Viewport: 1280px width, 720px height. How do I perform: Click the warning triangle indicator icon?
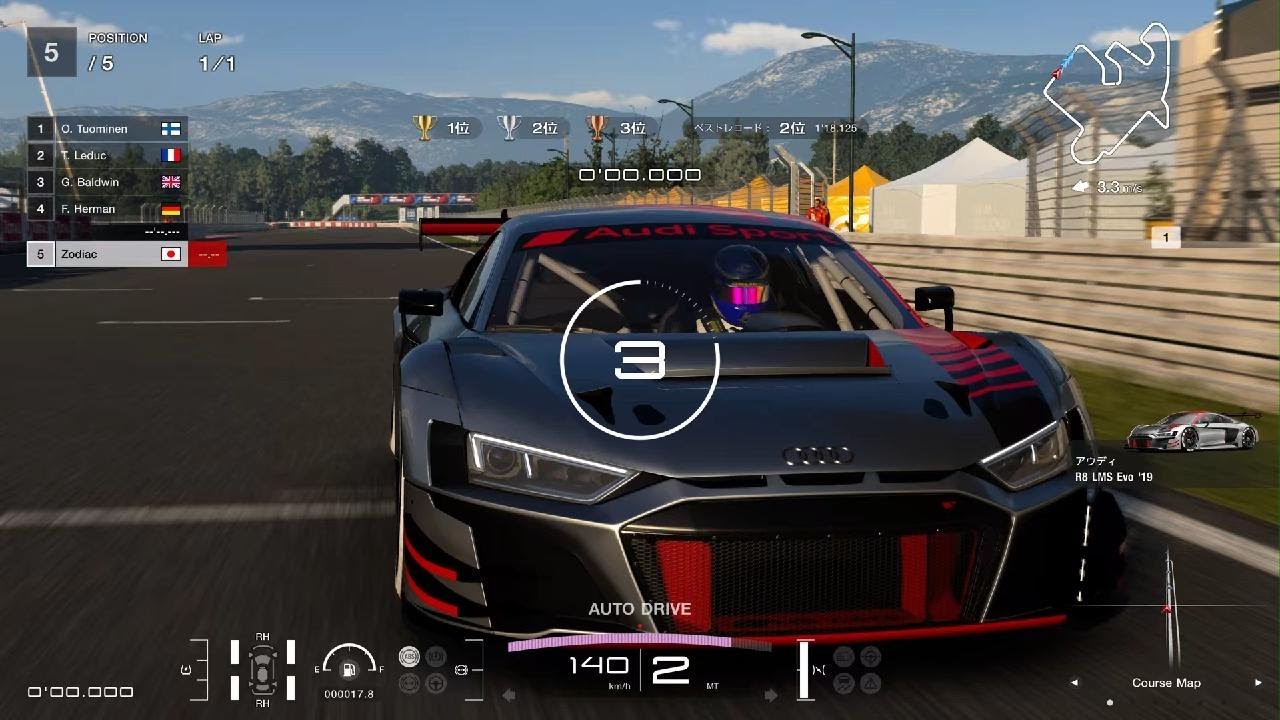click(x=871, y=684)
